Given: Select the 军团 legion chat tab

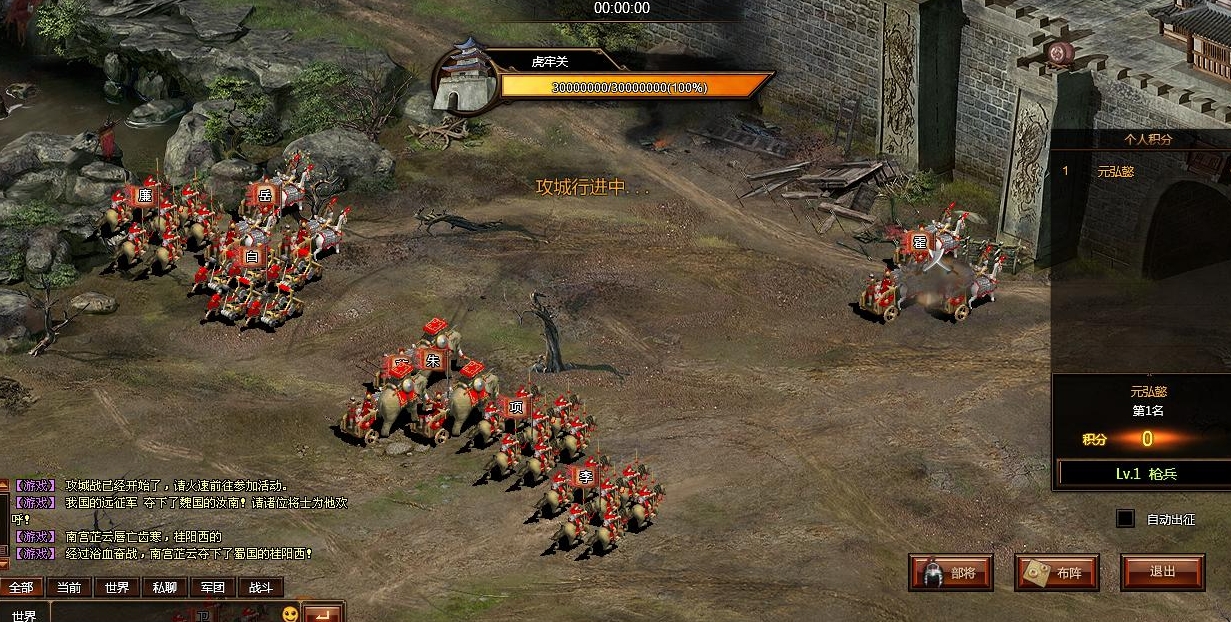Looking at the screenshot, I should coord(213,587).
